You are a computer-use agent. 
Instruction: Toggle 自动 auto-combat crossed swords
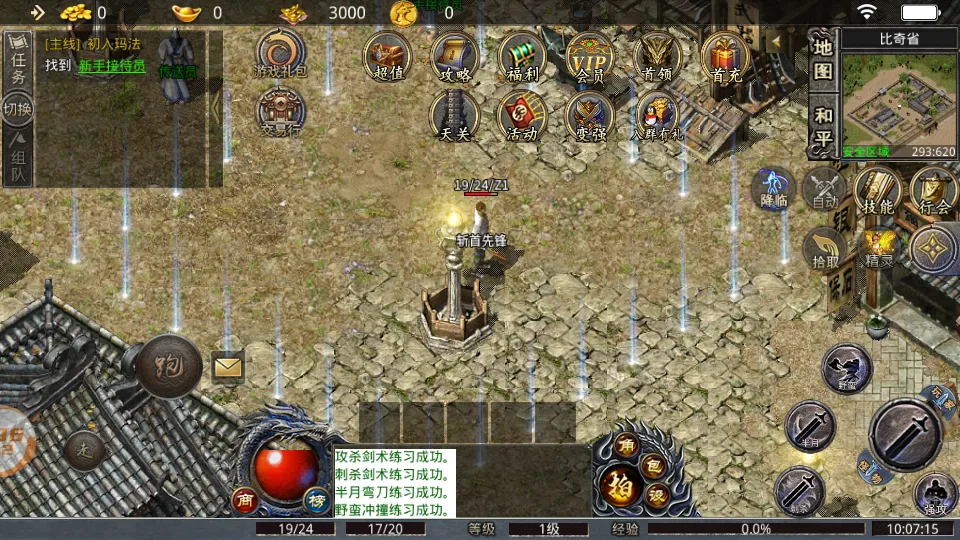click(x=825, y=190)
